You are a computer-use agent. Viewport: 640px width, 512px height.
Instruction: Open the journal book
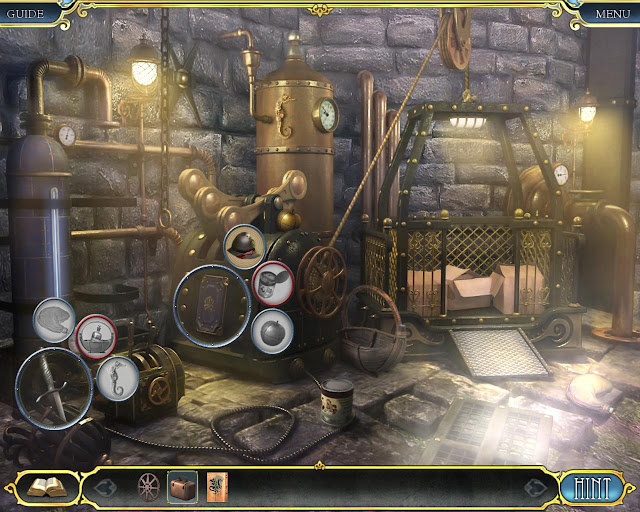46,487
